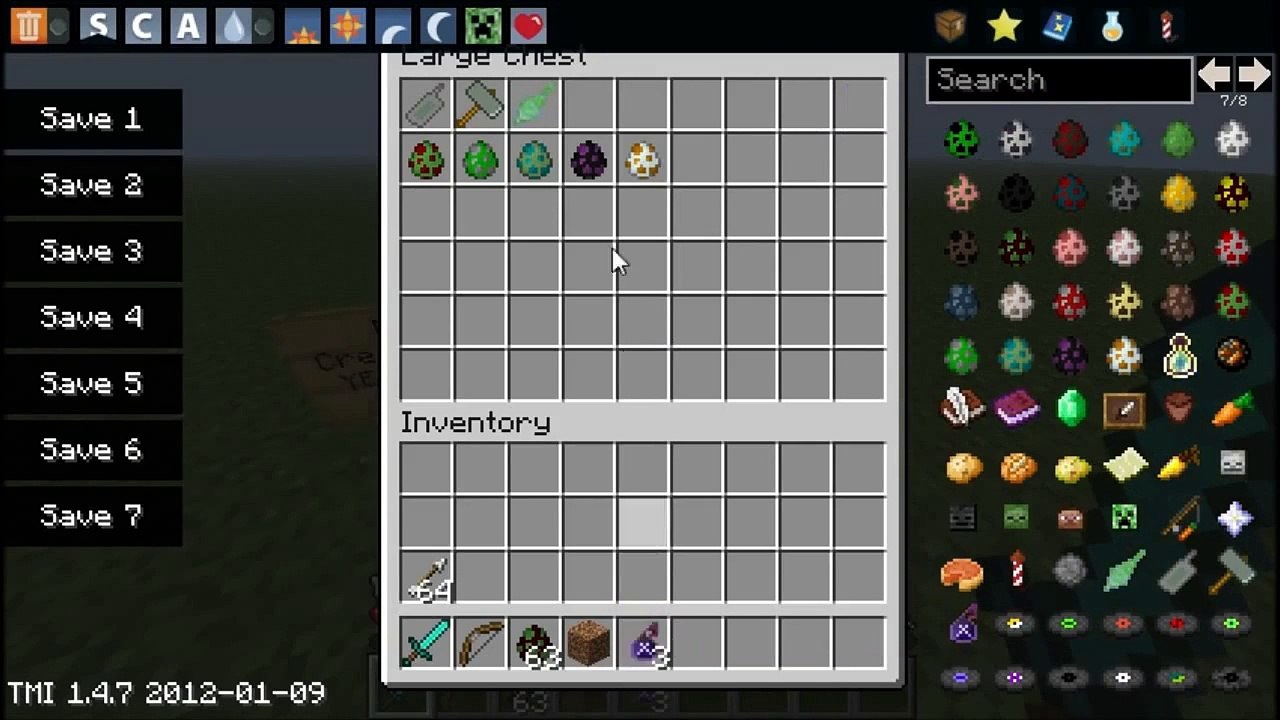Open the potions category flask icon

[1111, 25]
